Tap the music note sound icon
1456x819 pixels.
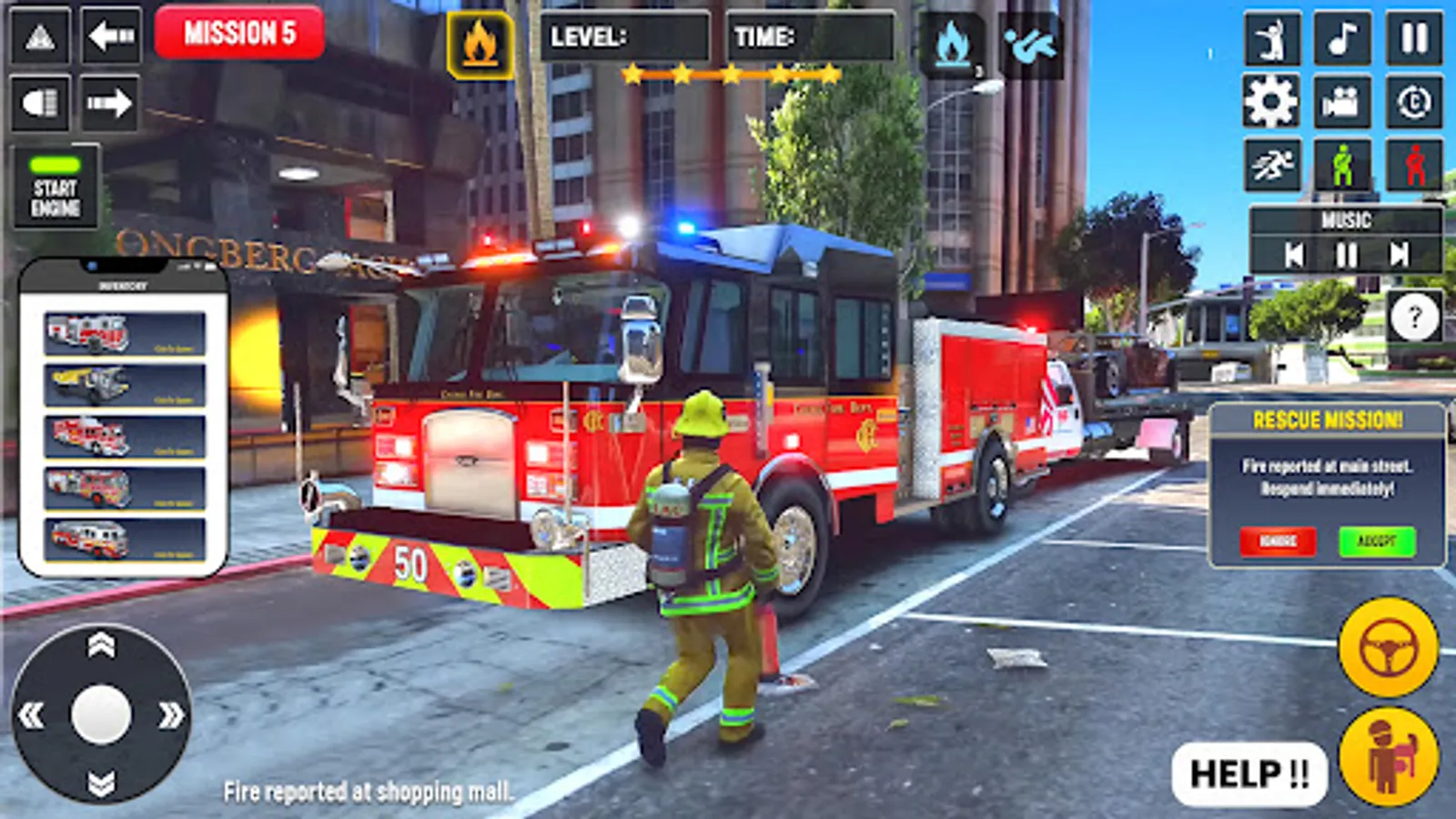pyautogui.click(x=1344, y=39)
